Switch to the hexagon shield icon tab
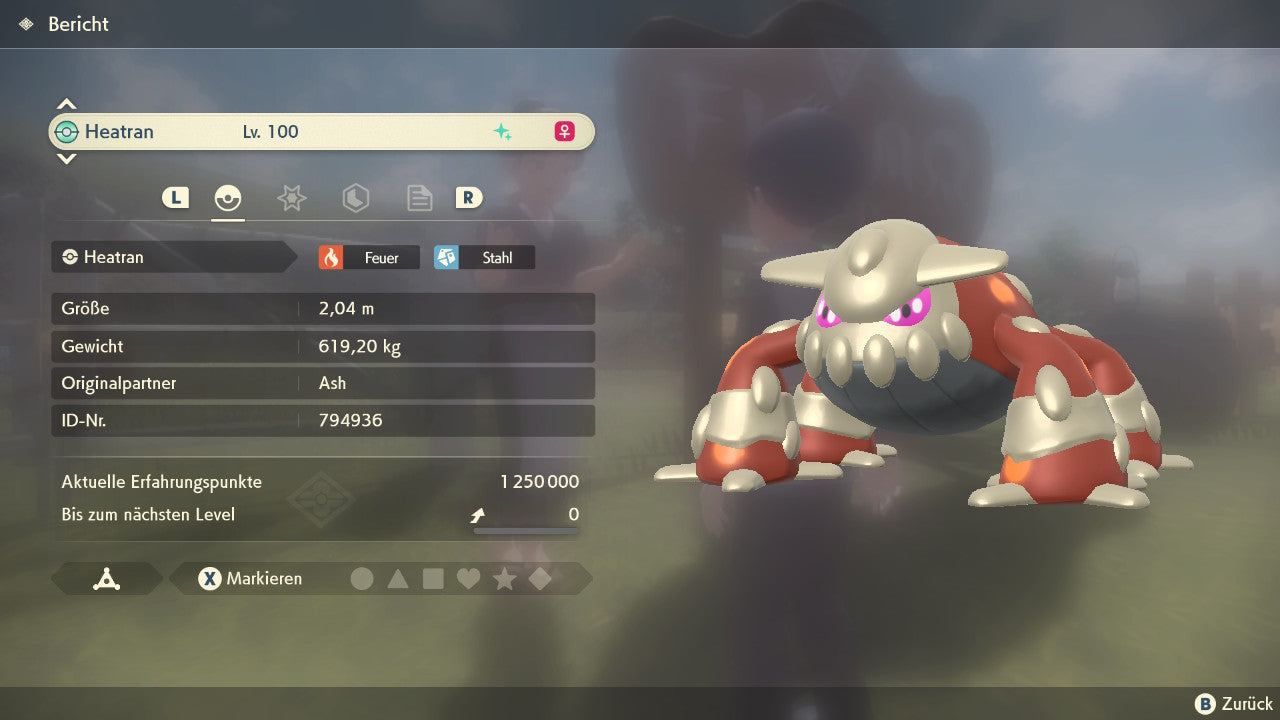Screen dimensions: 1280x720 coord(355,198)
